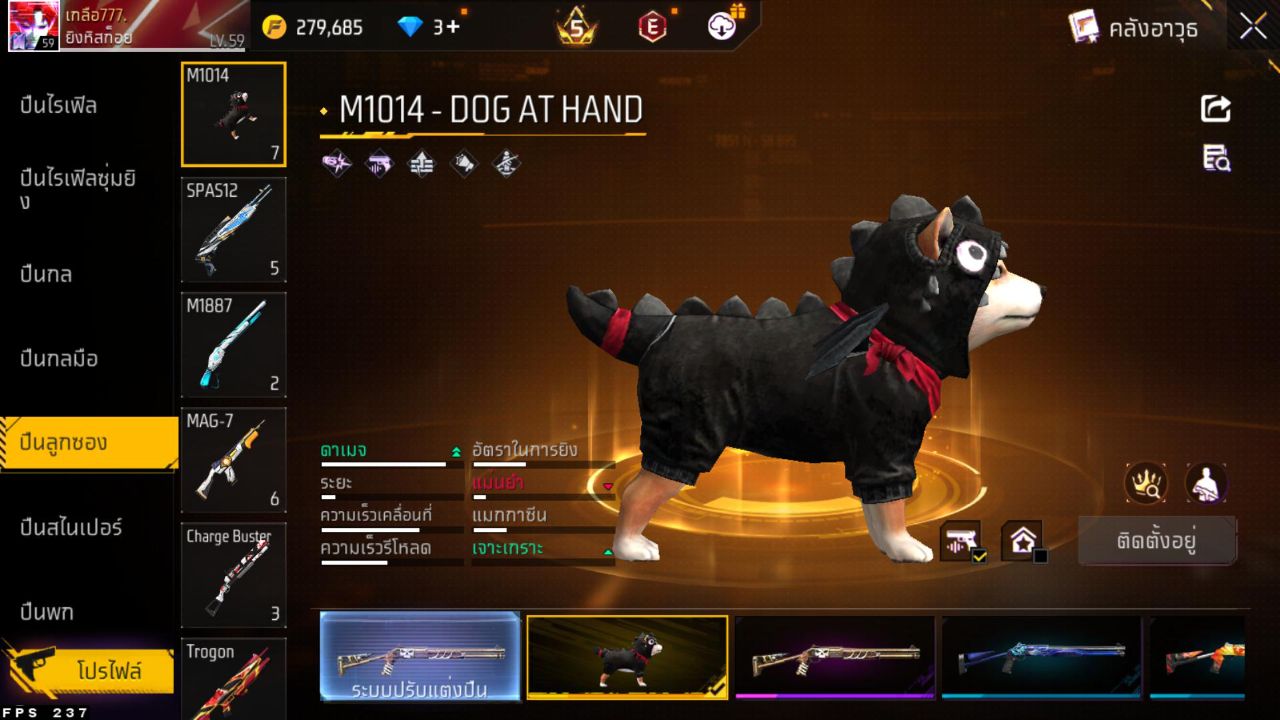The image size is (1280, 720).
Task: Select the SPAS12 weapon thumbnail
Action: click(233, 230)
